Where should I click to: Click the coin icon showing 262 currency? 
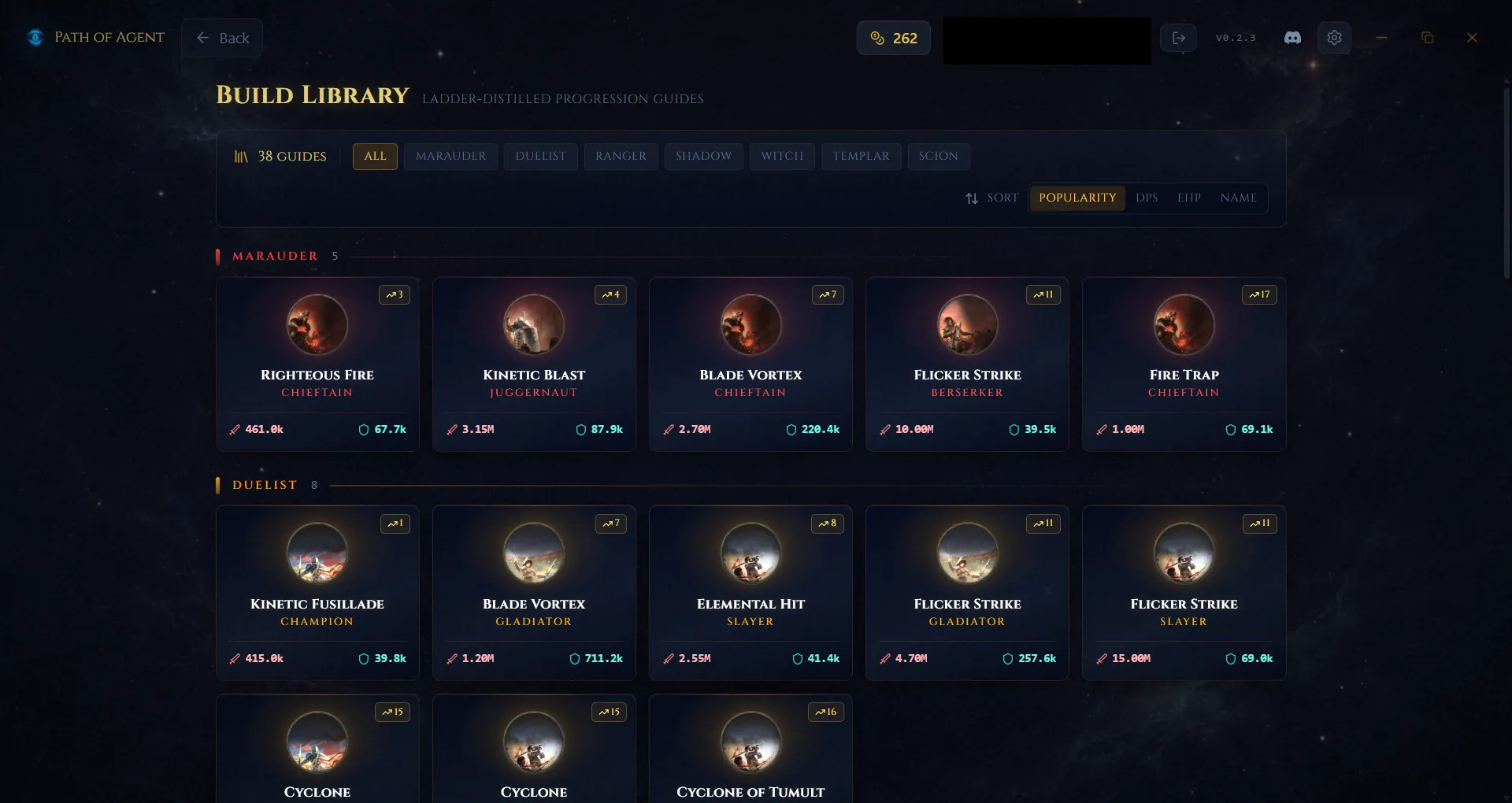(878, 37)
